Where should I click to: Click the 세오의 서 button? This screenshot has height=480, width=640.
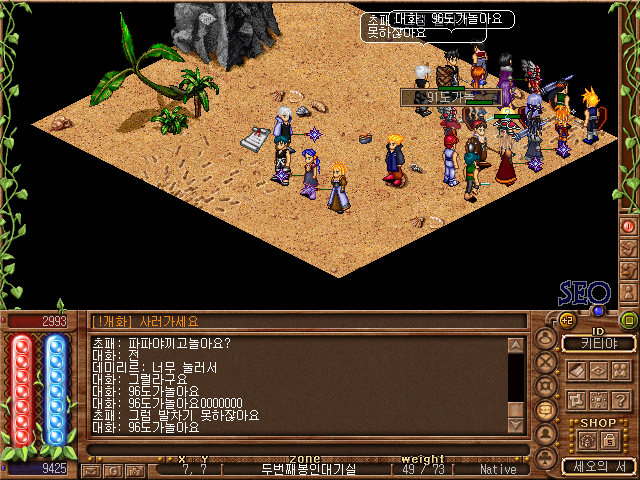coord(599,466)
